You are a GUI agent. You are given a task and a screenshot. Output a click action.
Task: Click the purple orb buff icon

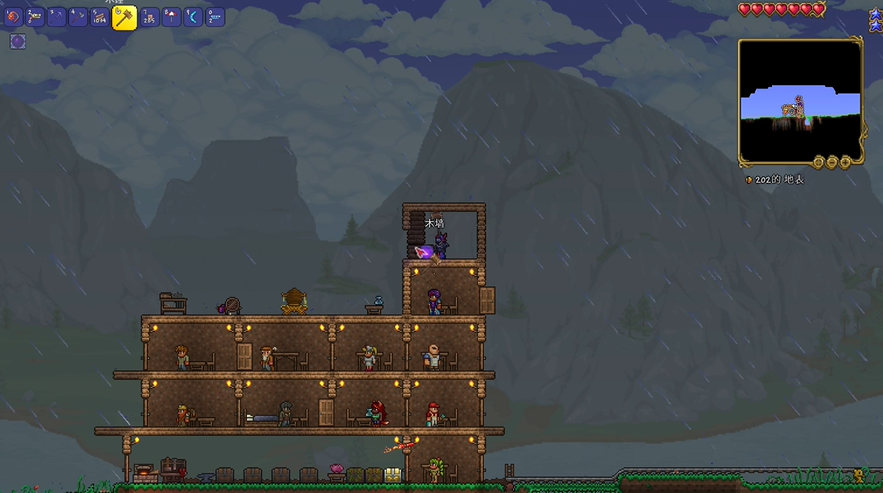click(x=18, y=41)
